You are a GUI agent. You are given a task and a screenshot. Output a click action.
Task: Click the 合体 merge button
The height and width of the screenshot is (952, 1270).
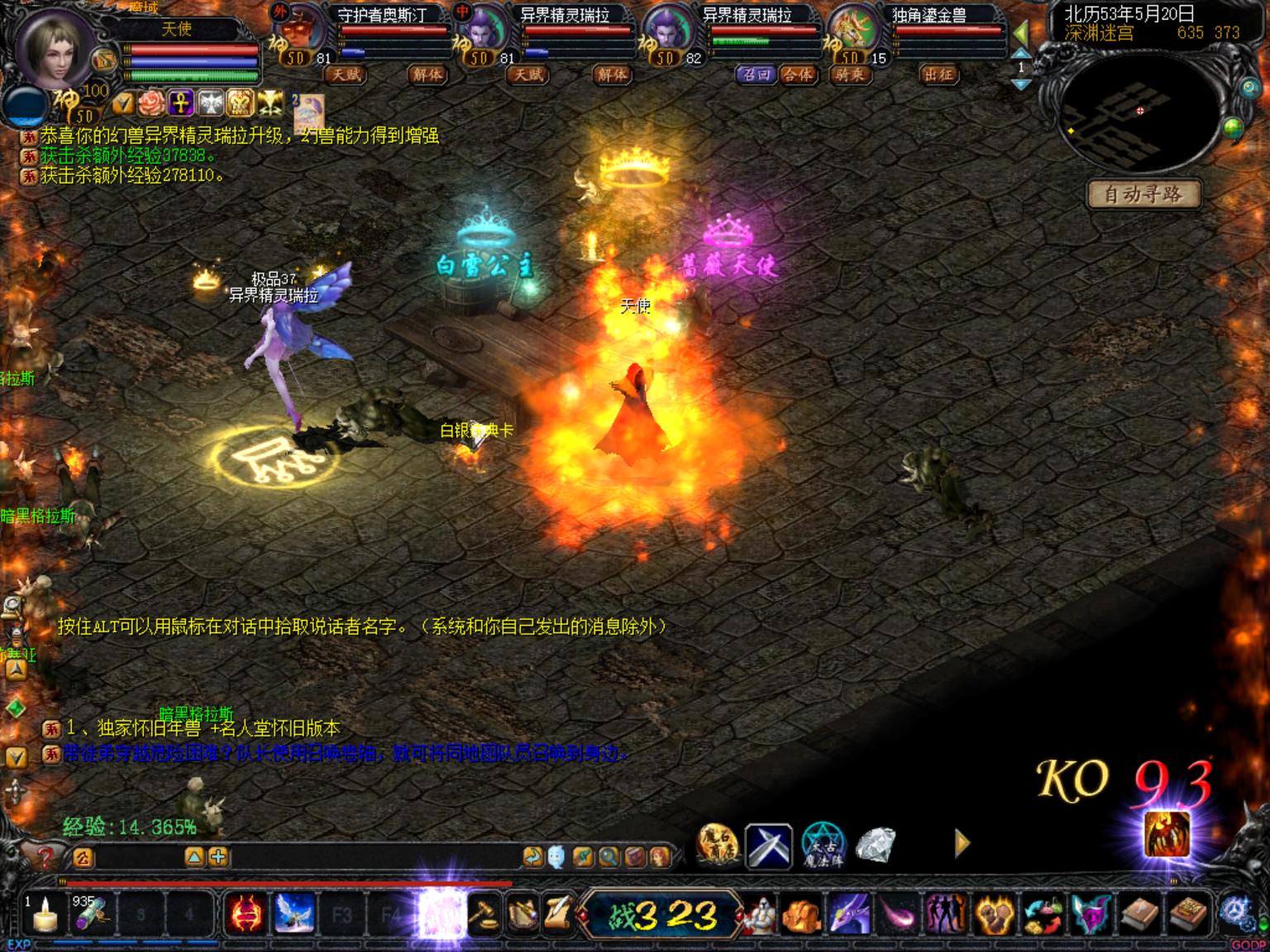point(799,75)
